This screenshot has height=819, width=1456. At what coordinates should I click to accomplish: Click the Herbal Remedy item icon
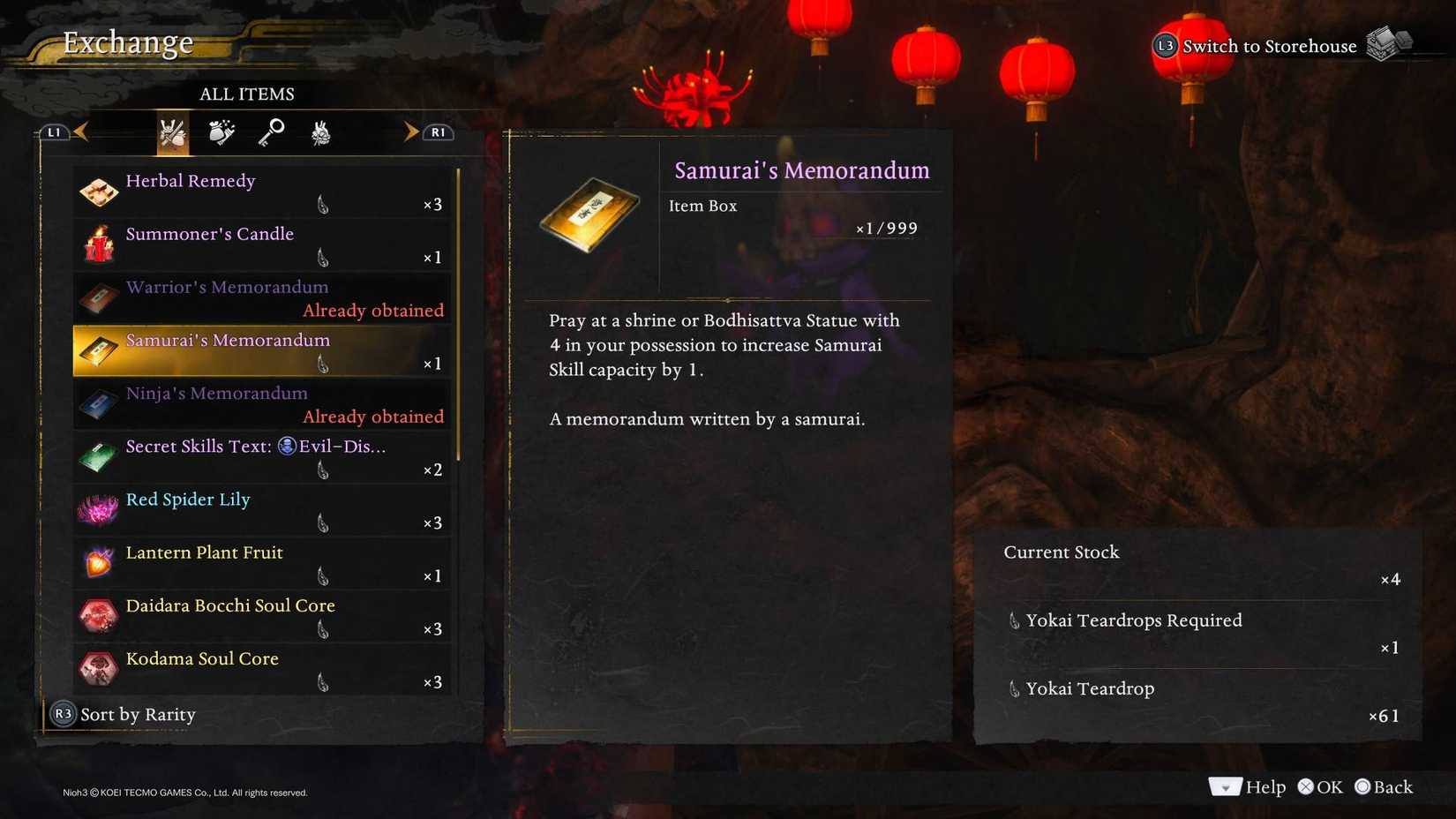(99, 192)
